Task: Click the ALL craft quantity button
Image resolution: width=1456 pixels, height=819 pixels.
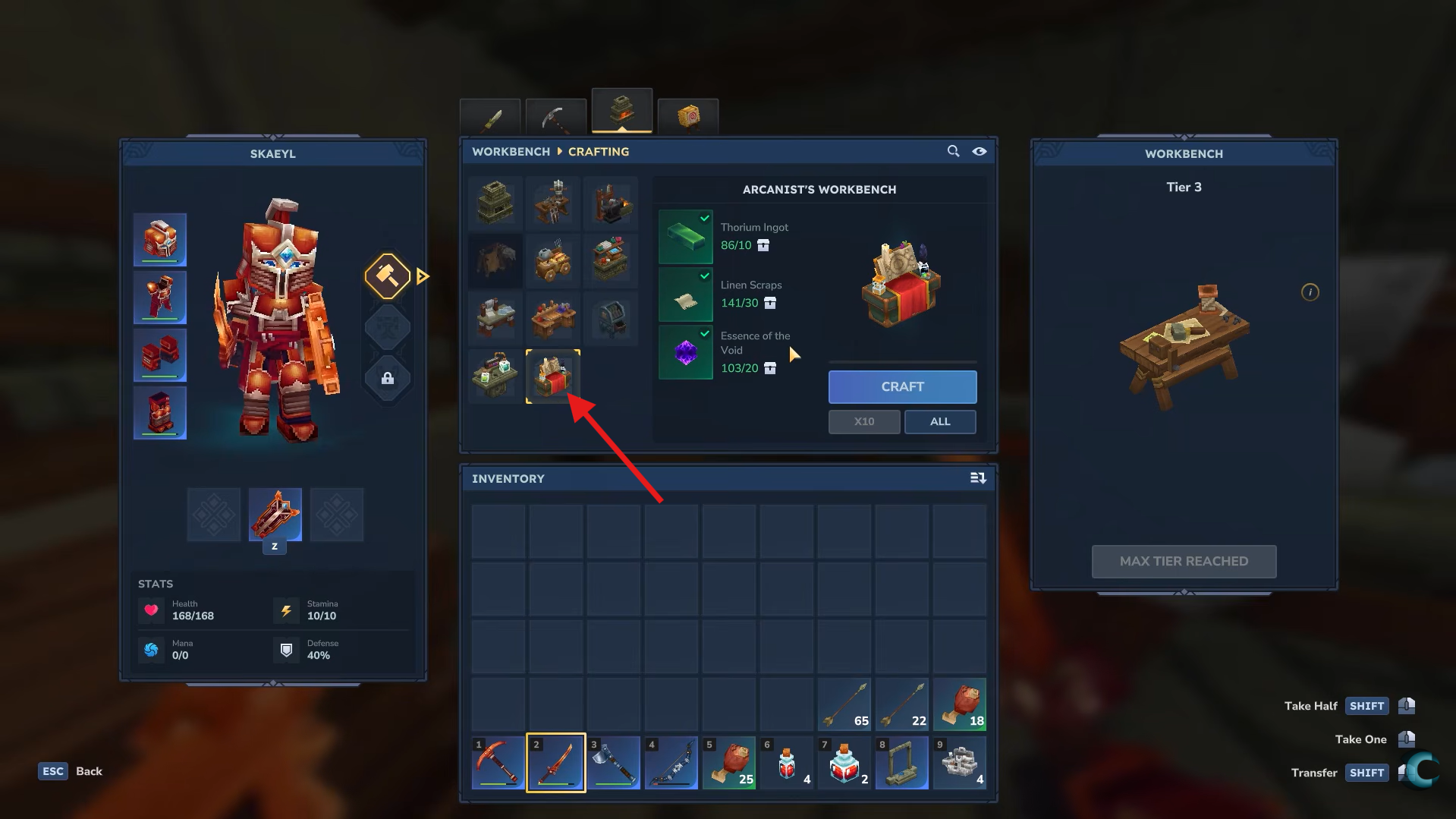Action: (x=939, y=421)
